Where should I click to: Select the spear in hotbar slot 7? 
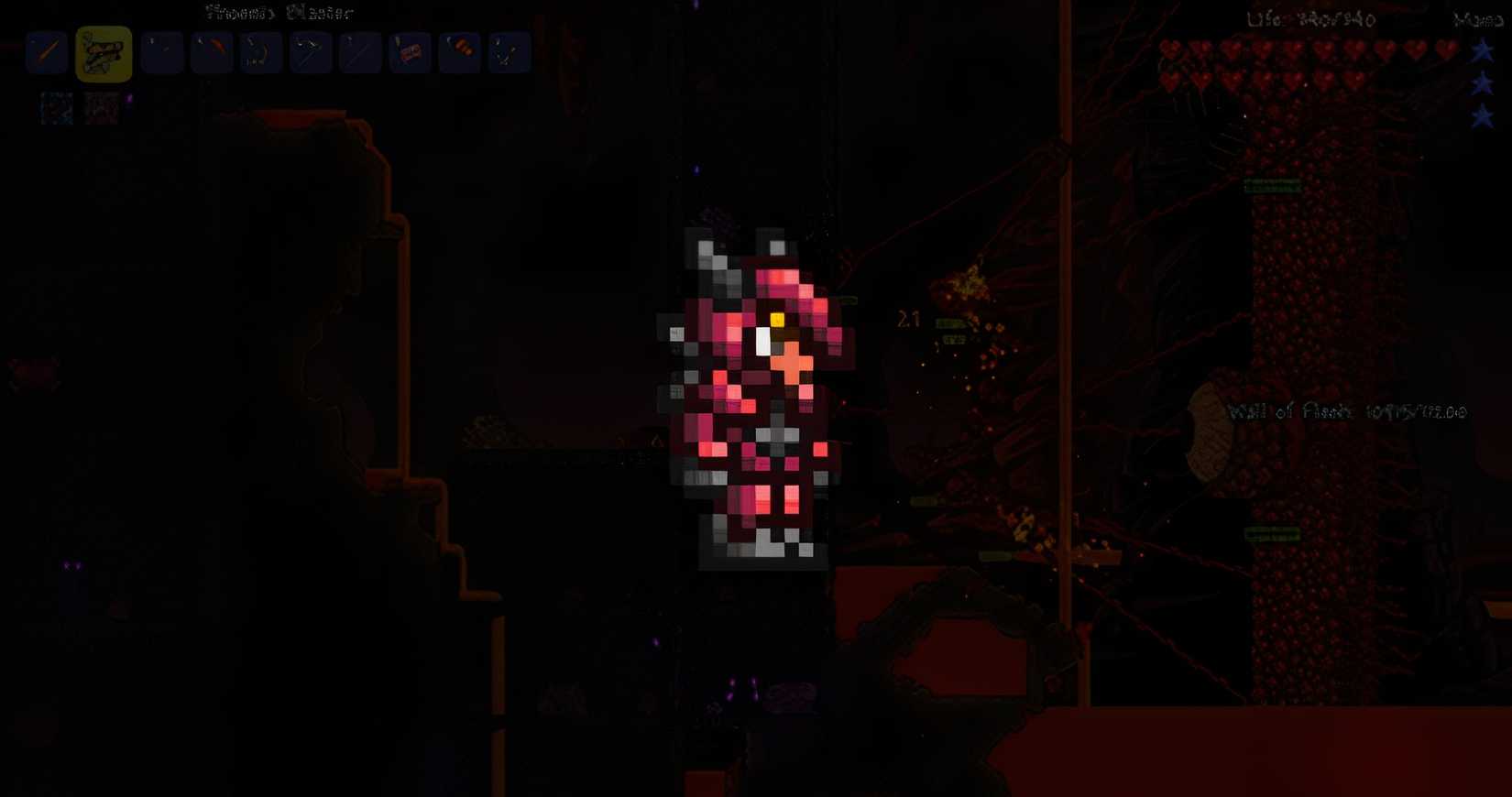tap(360, 52)
